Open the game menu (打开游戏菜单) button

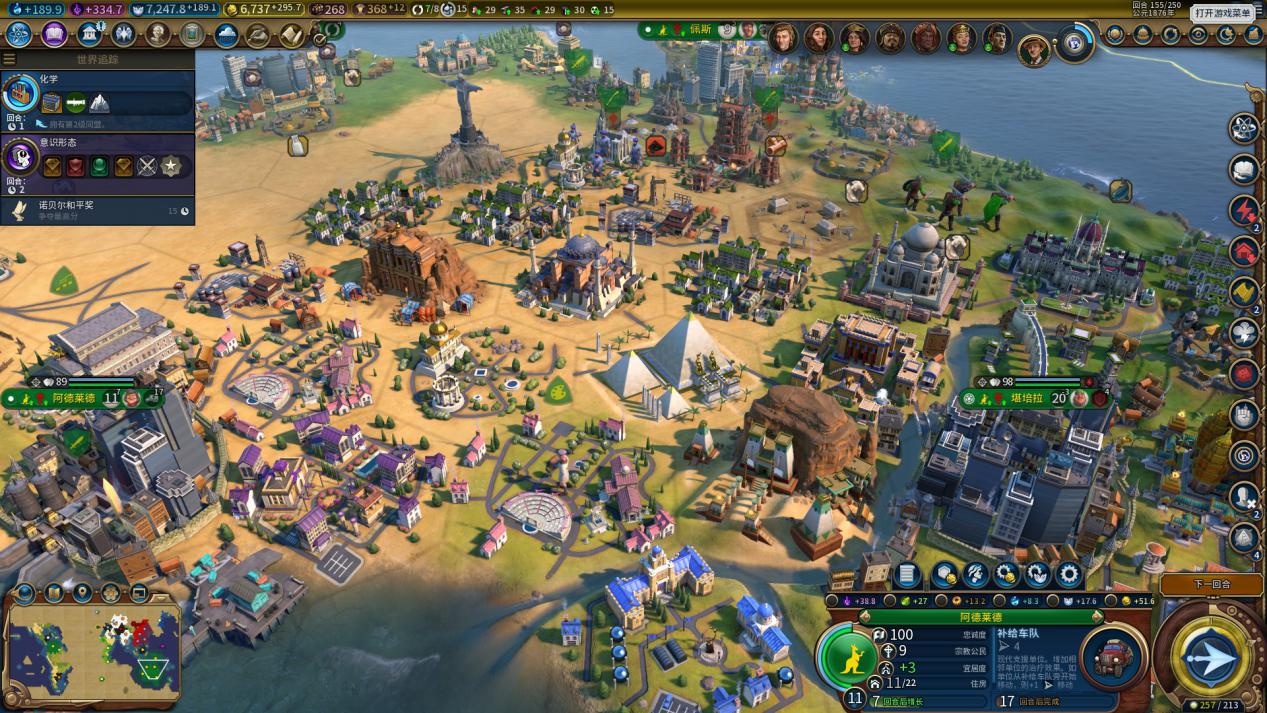point(1222,13)
